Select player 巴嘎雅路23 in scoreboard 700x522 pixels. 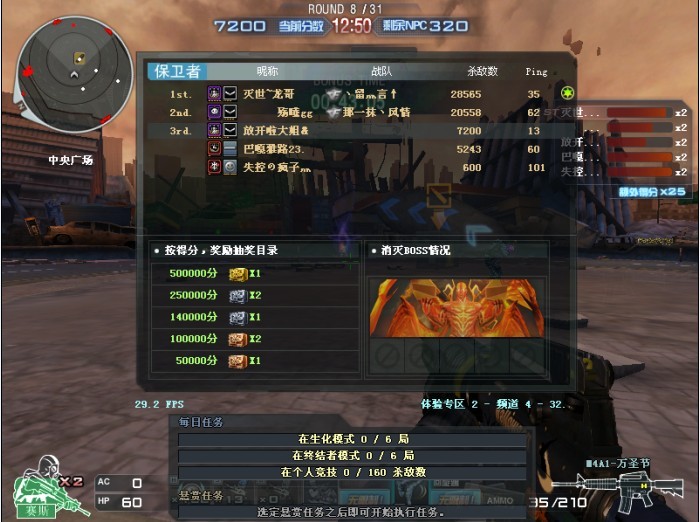(360, 149)
